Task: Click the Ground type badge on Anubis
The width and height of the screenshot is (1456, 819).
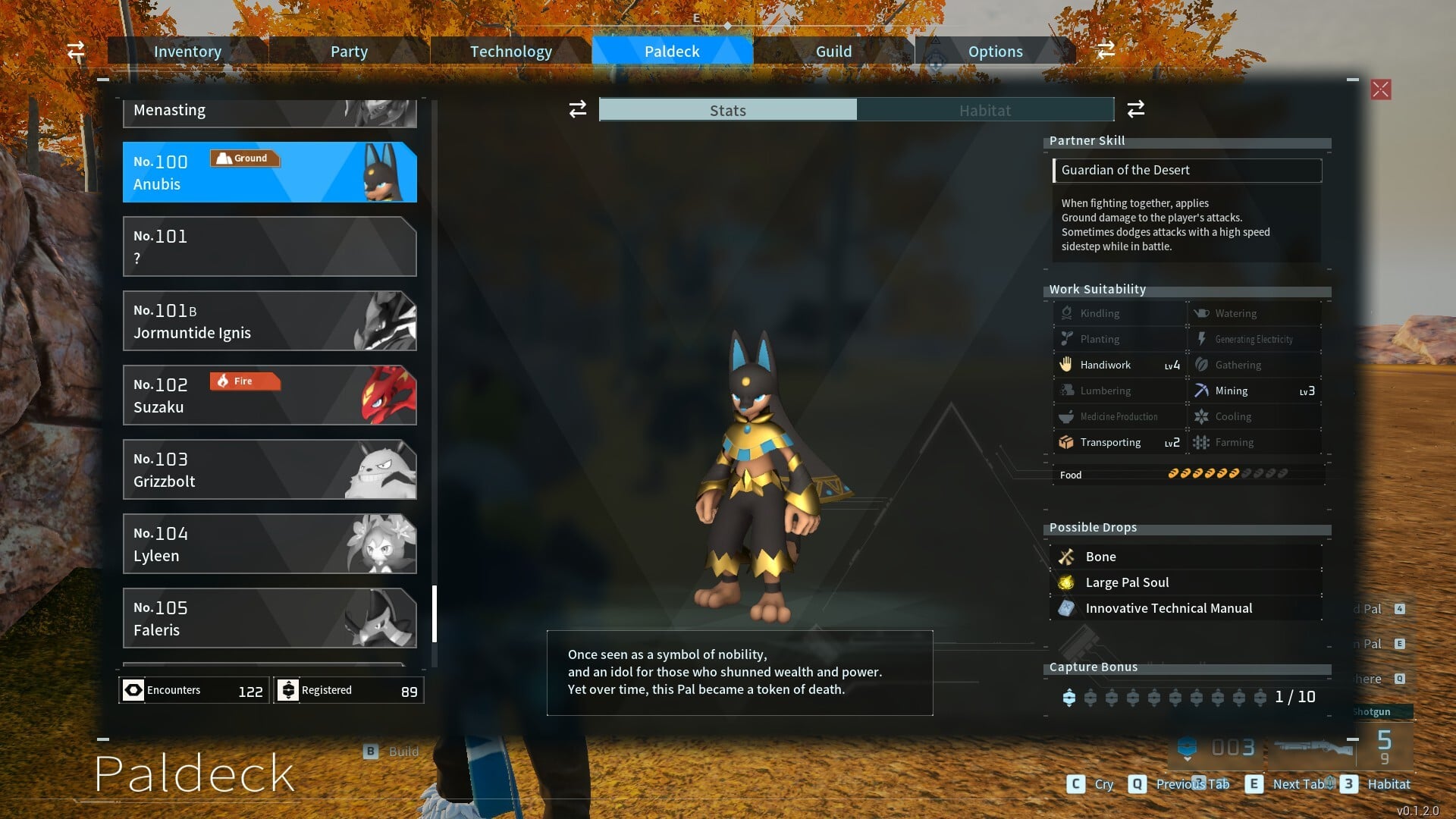Action: [244, 158]
